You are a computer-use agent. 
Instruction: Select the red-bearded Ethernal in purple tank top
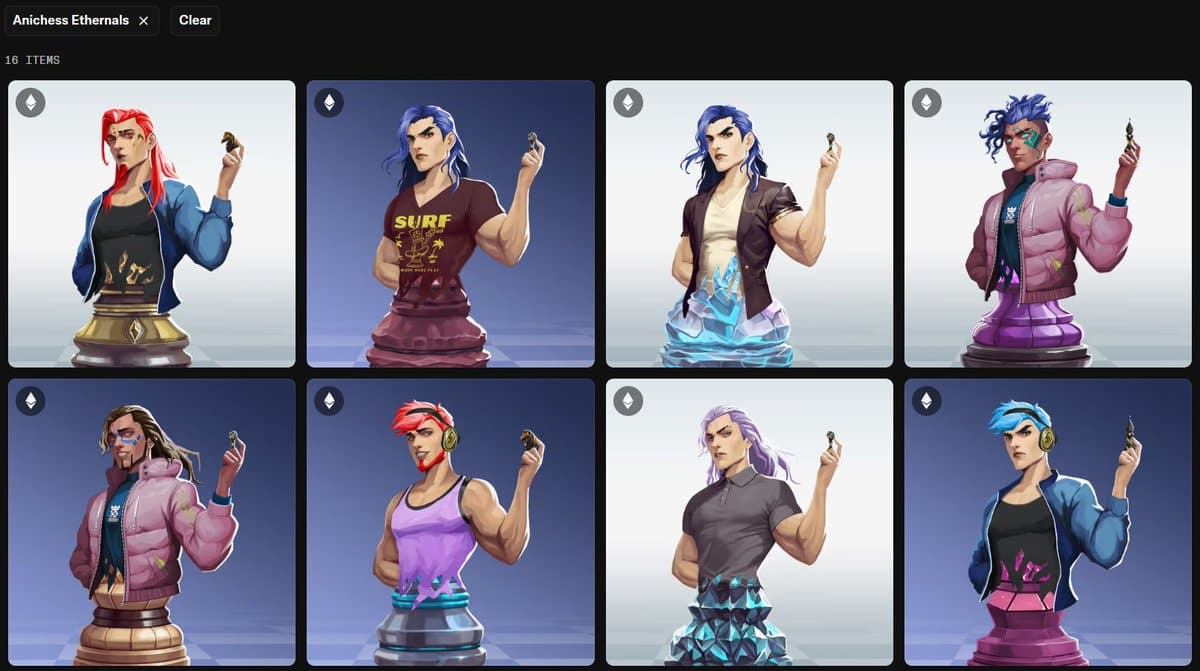(x=450, y=522)
